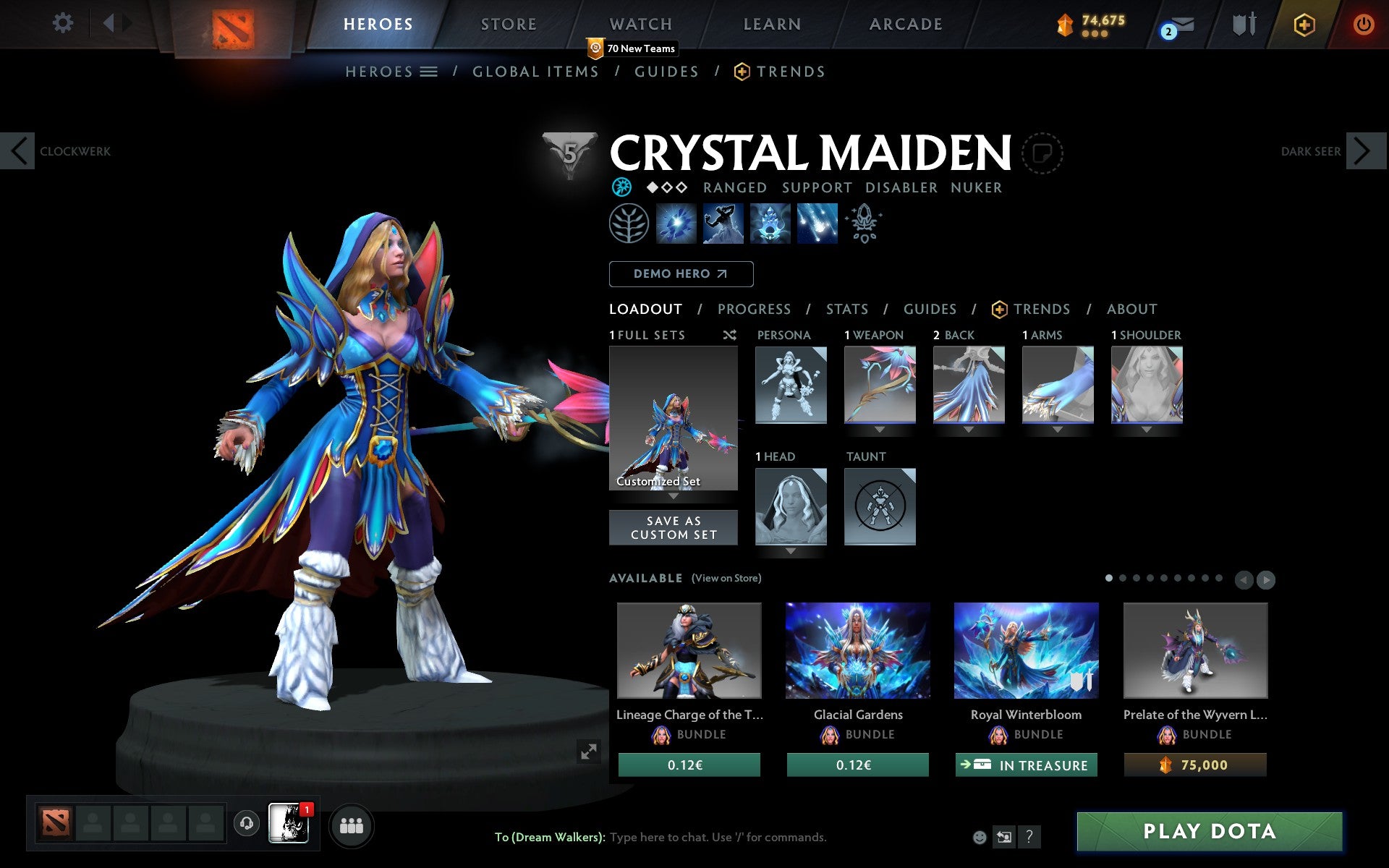Click the Save As Custom Set button
The width and height of the screenshot is (1389, 868).
click(673, 527)
